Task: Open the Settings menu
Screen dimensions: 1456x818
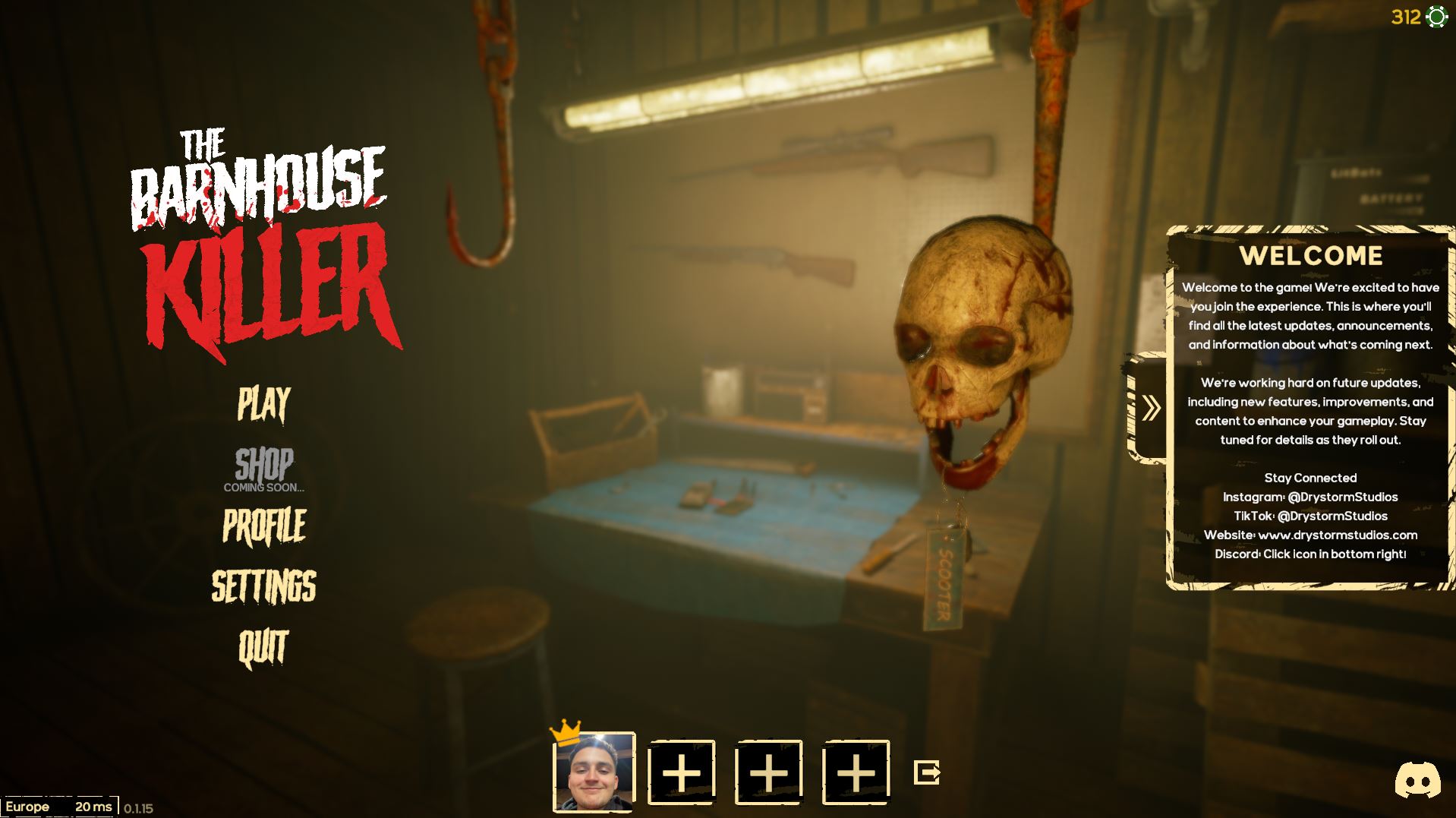Action: (x=263, y=586)
